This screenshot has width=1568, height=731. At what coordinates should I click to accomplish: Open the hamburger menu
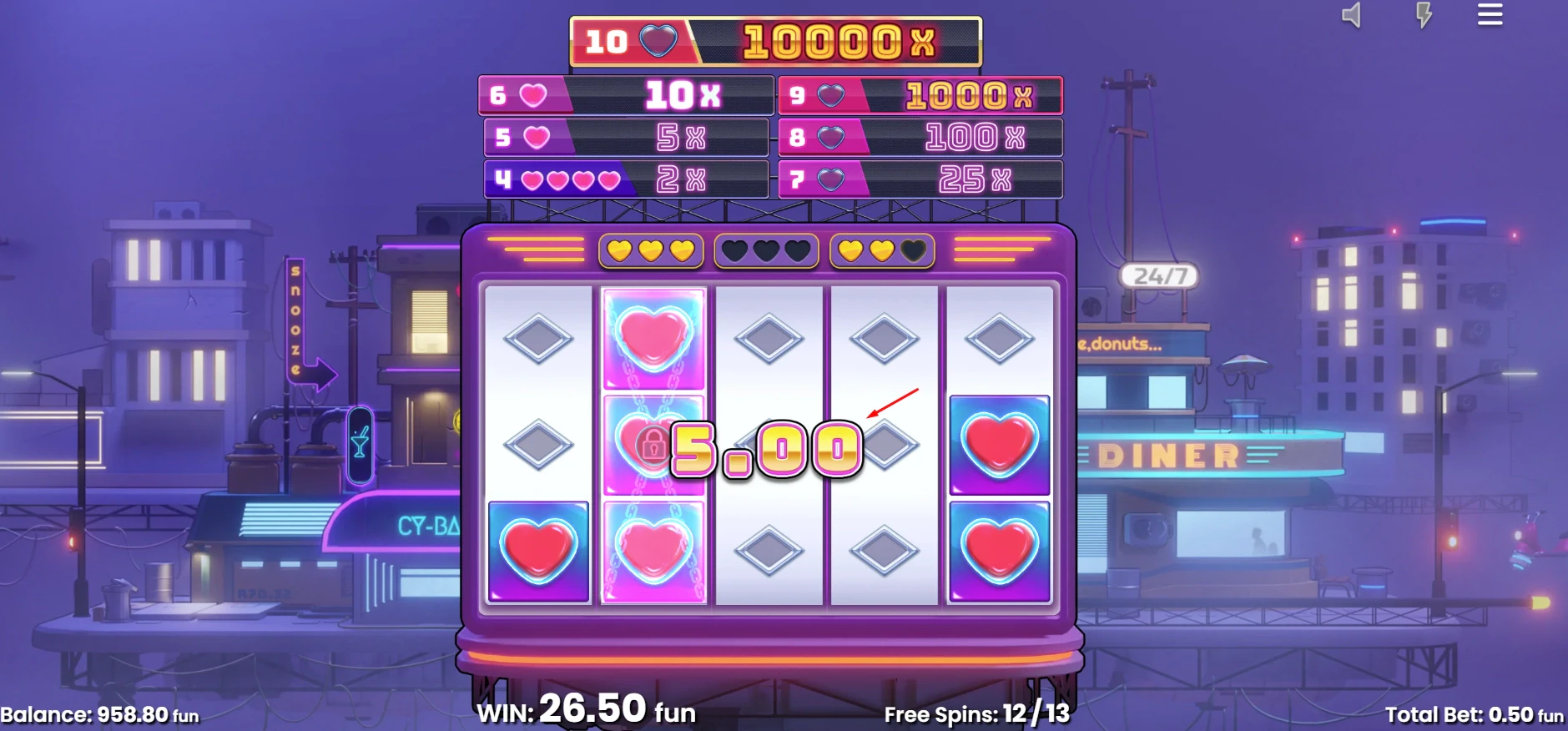pyautogui.click(x=1490, y=15)
